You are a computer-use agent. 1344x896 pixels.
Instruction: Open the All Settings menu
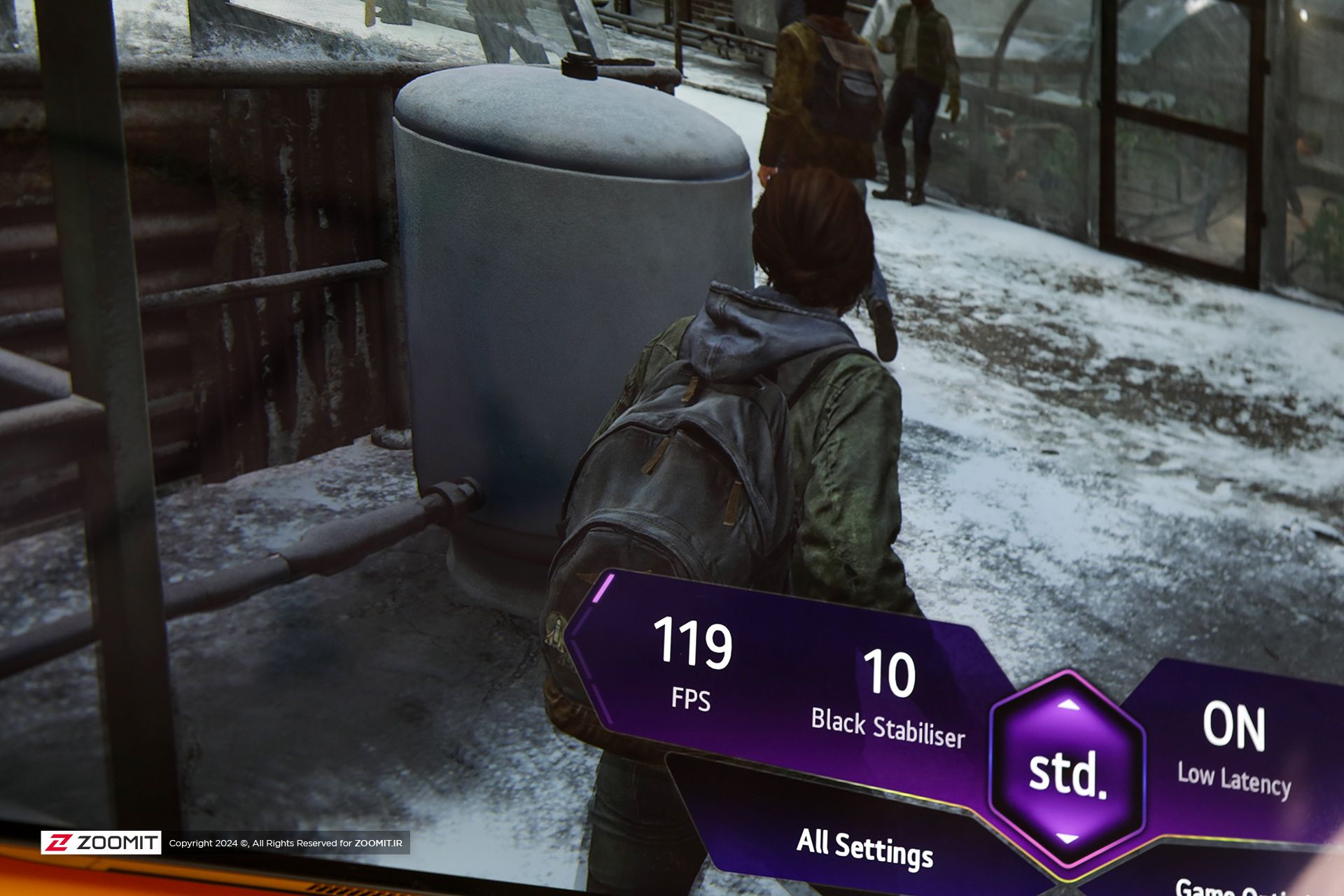pyautogui.click(x=864, y=848)
